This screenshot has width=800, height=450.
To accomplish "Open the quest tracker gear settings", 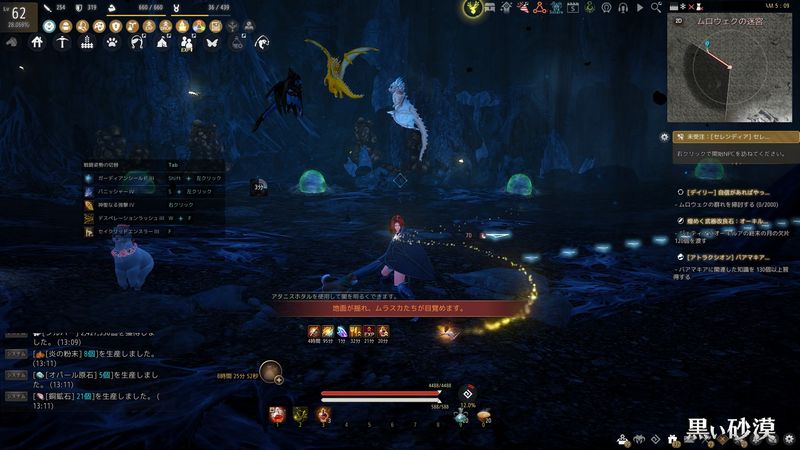I will (664, 136).
